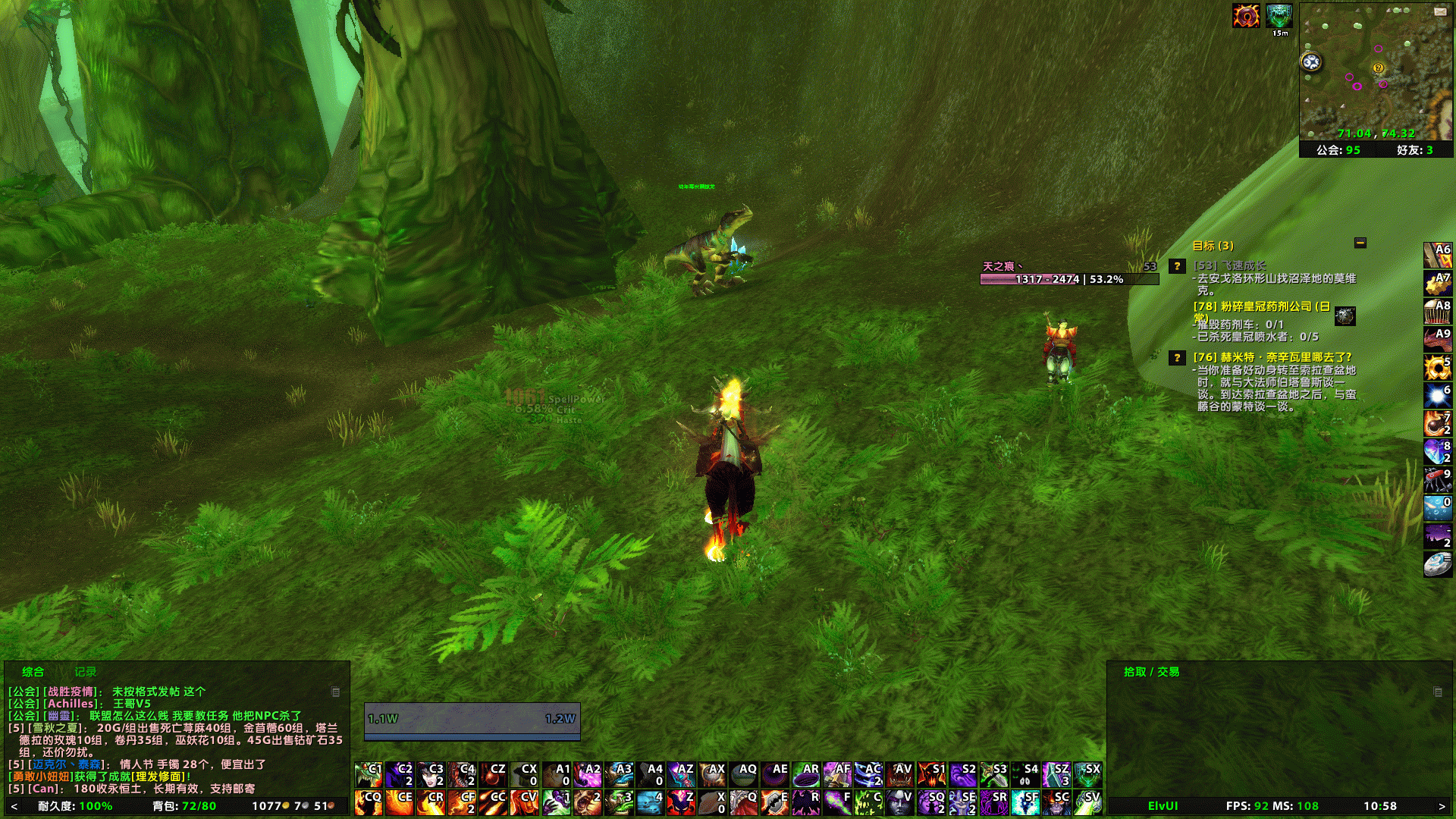Switch to the 综合 chat tab
This screenshot has width=1456, height=819.
click(x=33, y=672)
